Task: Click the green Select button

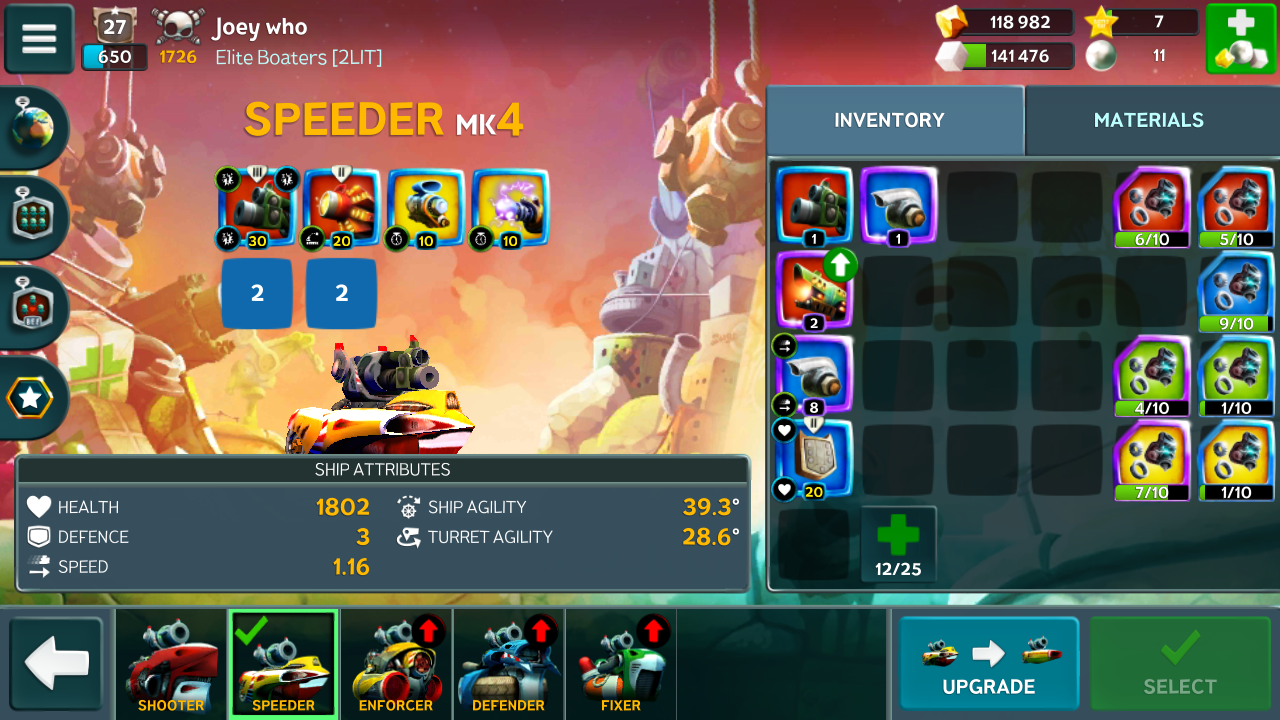Action: pyautogui.click(x=1179, y=664)
